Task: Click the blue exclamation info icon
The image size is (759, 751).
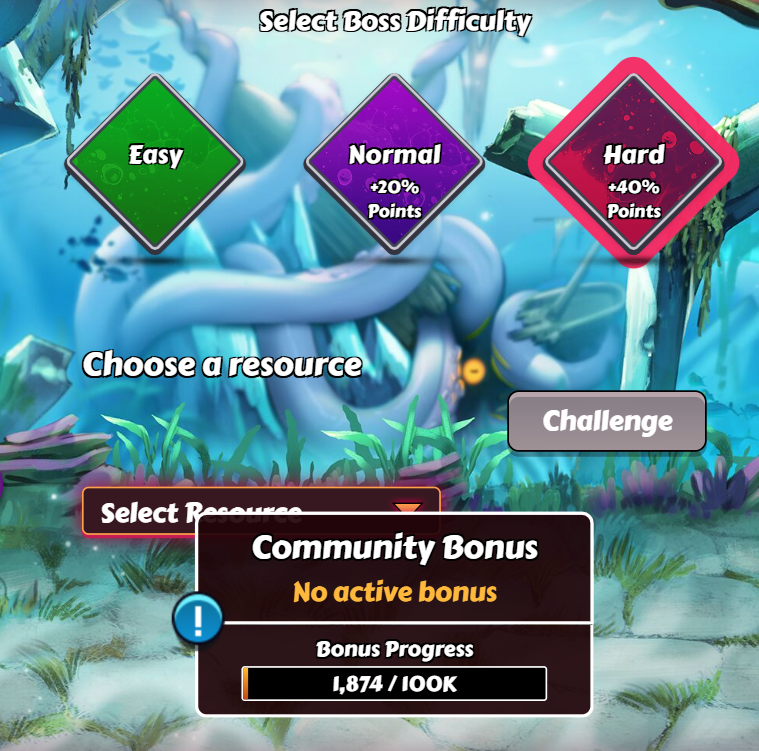Action: click(x=198, y=620)
